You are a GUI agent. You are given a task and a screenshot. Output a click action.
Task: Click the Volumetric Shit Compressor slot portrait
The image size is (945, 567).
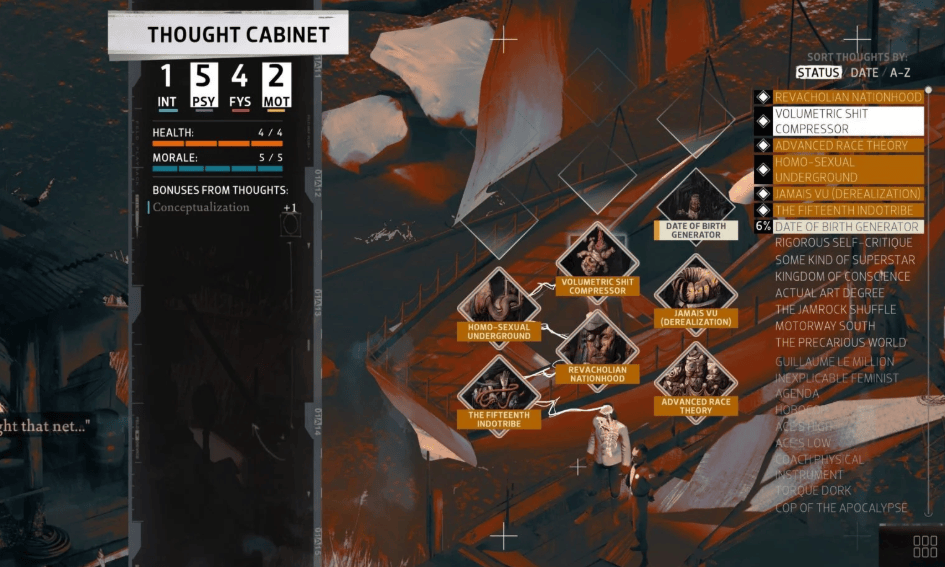(x=597, y=252)
